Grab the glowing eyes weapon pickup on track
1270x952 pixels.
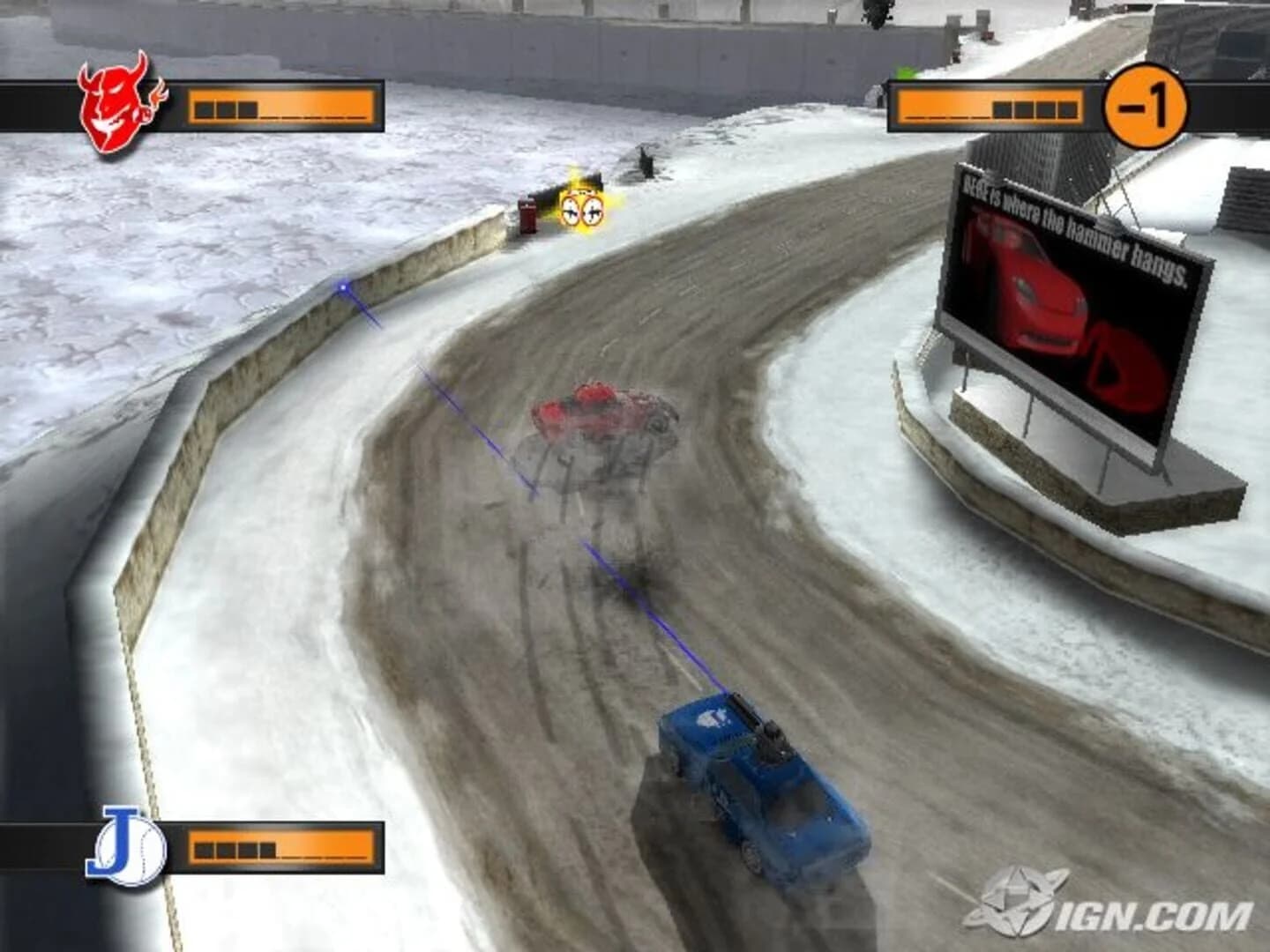tap(582, 209)
